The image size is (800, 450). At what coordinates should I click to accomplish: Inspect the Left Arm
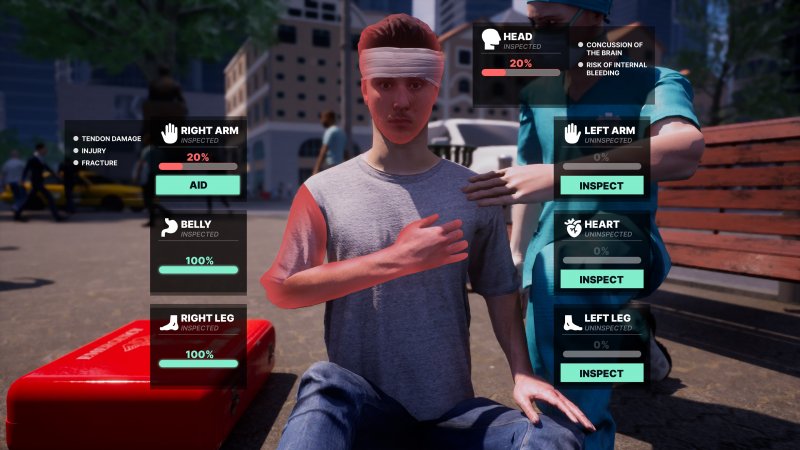click(x=601, y=185)
